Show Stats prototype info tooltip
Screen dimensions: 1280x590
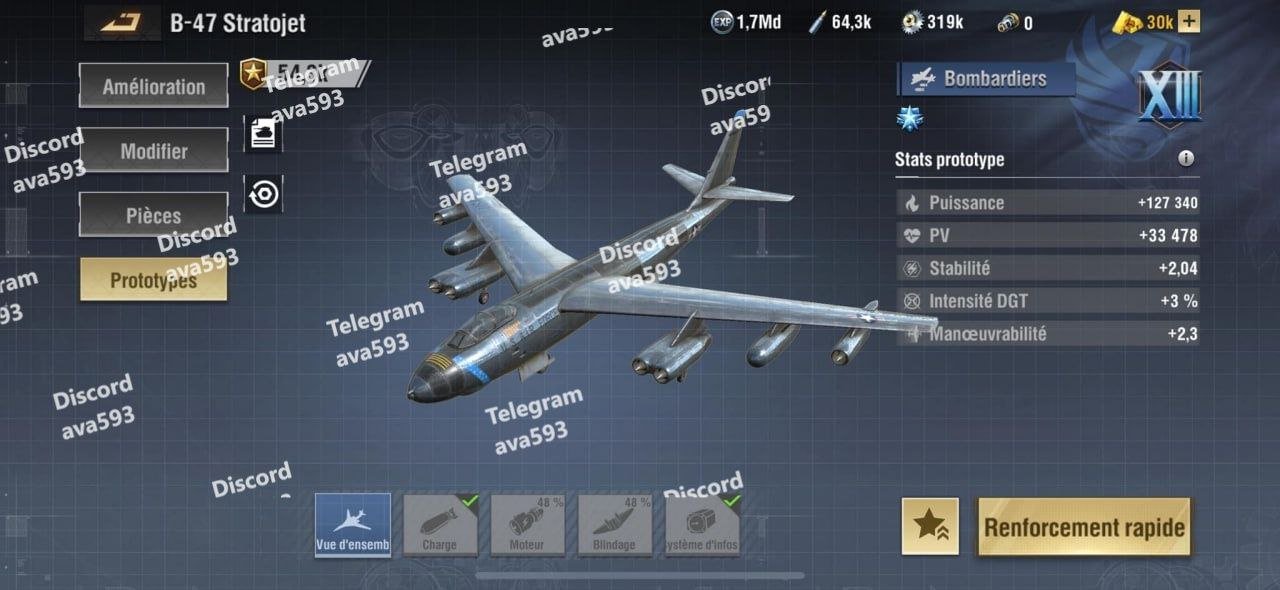(1186, 158)
